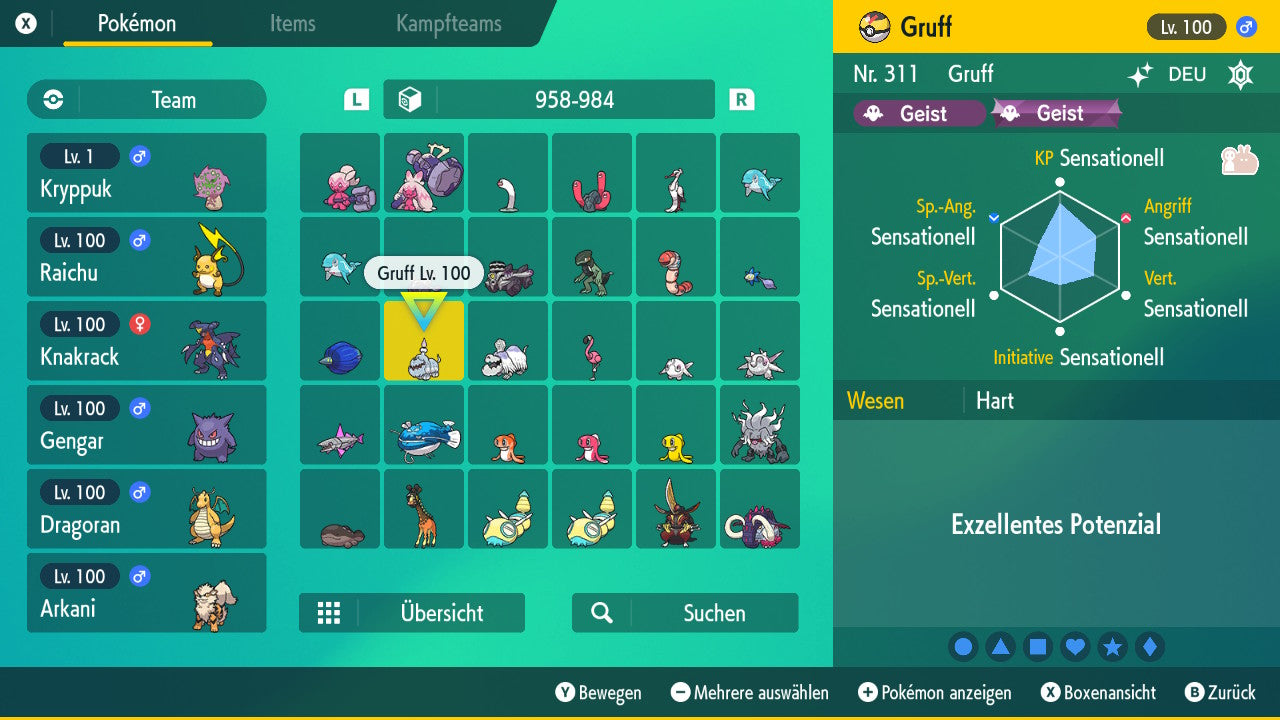Select Gruff's highlighted slot in the box grid
This screenshot has width=1280, height=720.
[423, 340]
